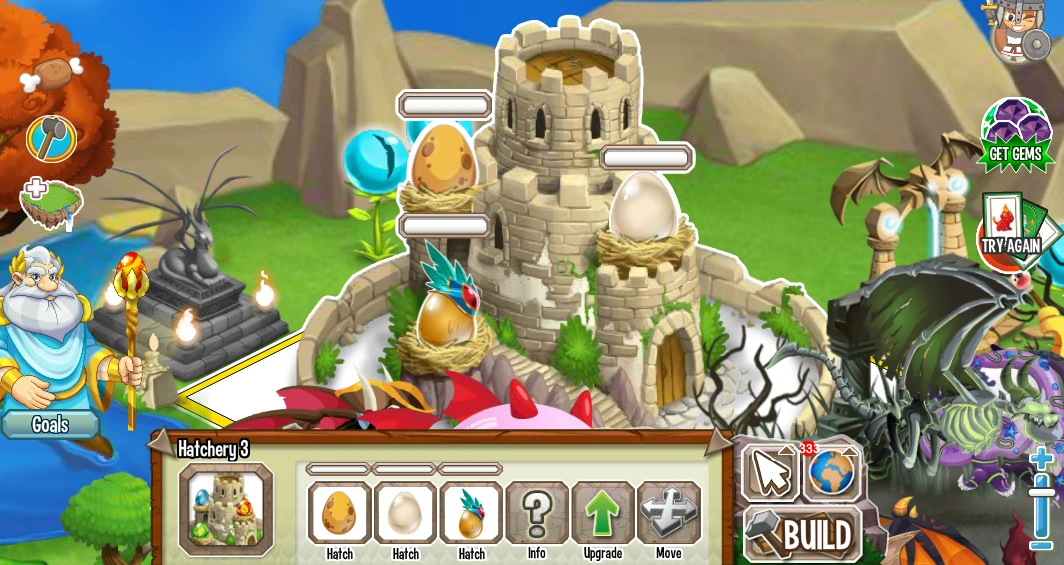Screen dimensions: 1064x565
Task: Open the Get Gems shop
Action: coord(1016,134)
